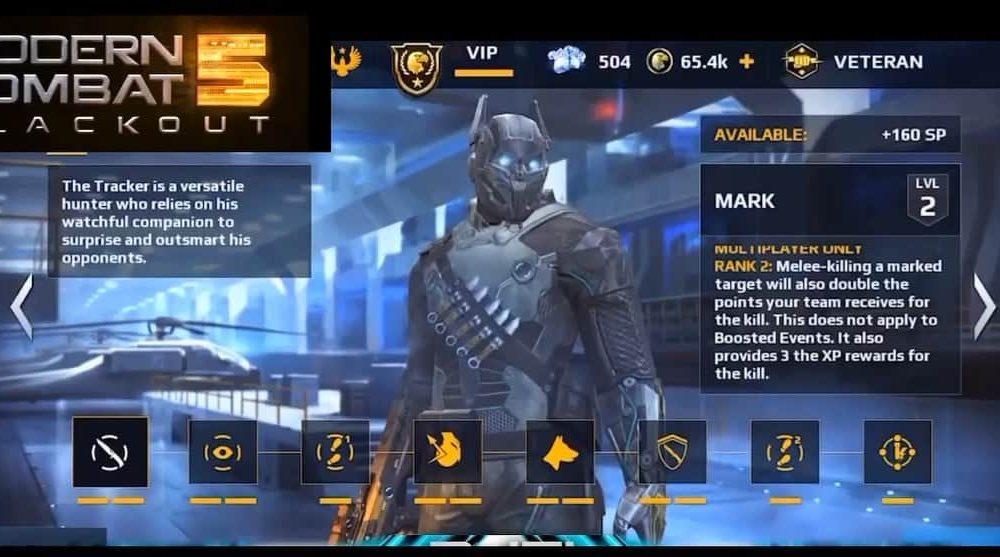Viewport: 1000px width, 557px height.
Task: Click the Available +160 SP panel
Action: coord(830,134)
